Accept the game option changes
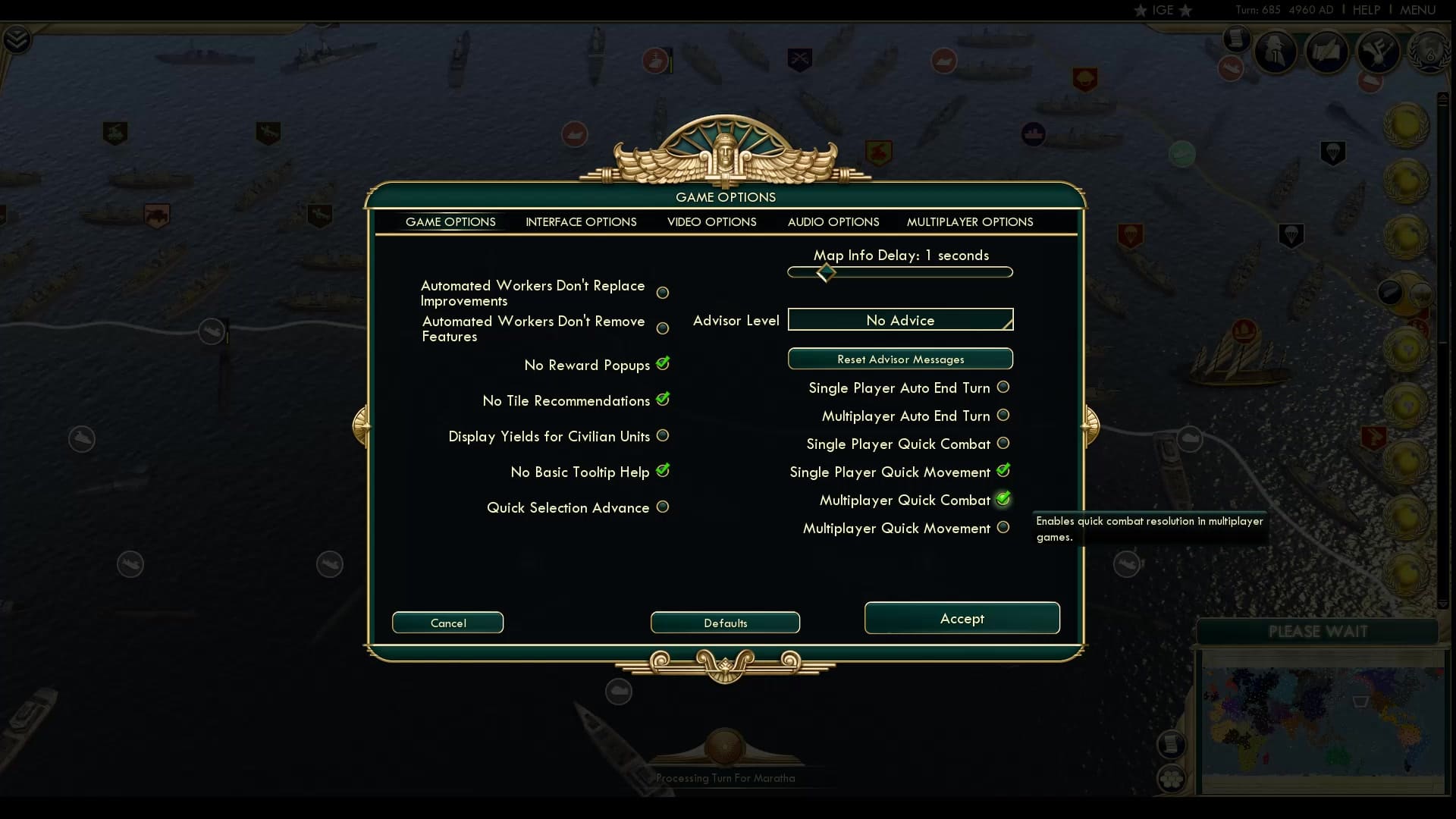The height and width of the screenshot is (819, 1456). [x=962, y=618]
